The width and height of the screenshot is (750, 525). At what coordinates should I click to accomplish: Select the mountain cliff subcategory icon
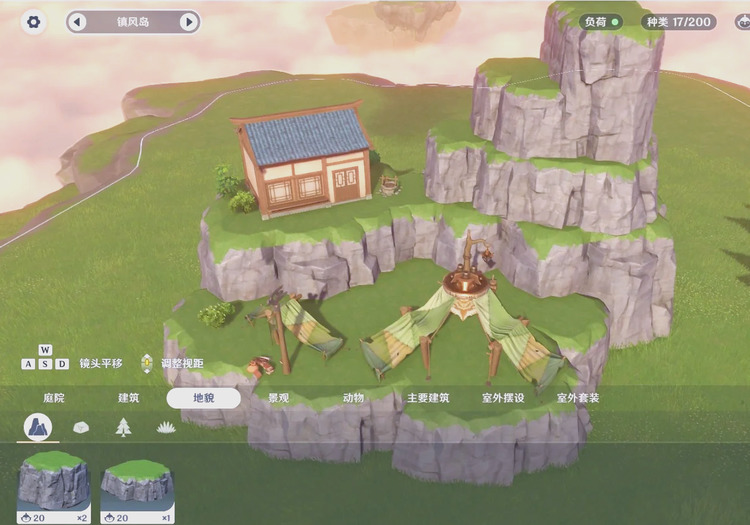point(39,428)
